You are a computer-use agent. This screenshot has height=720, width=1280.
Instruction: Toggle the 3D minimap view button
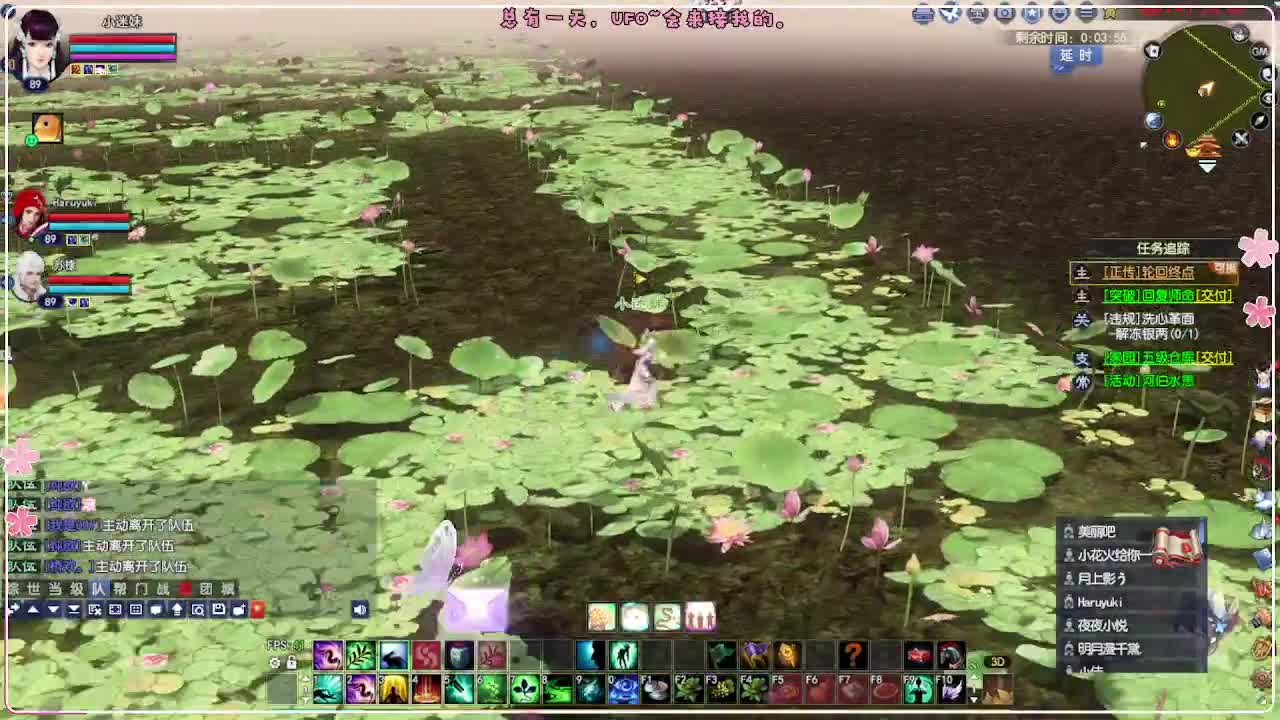[x=996, y=662]
